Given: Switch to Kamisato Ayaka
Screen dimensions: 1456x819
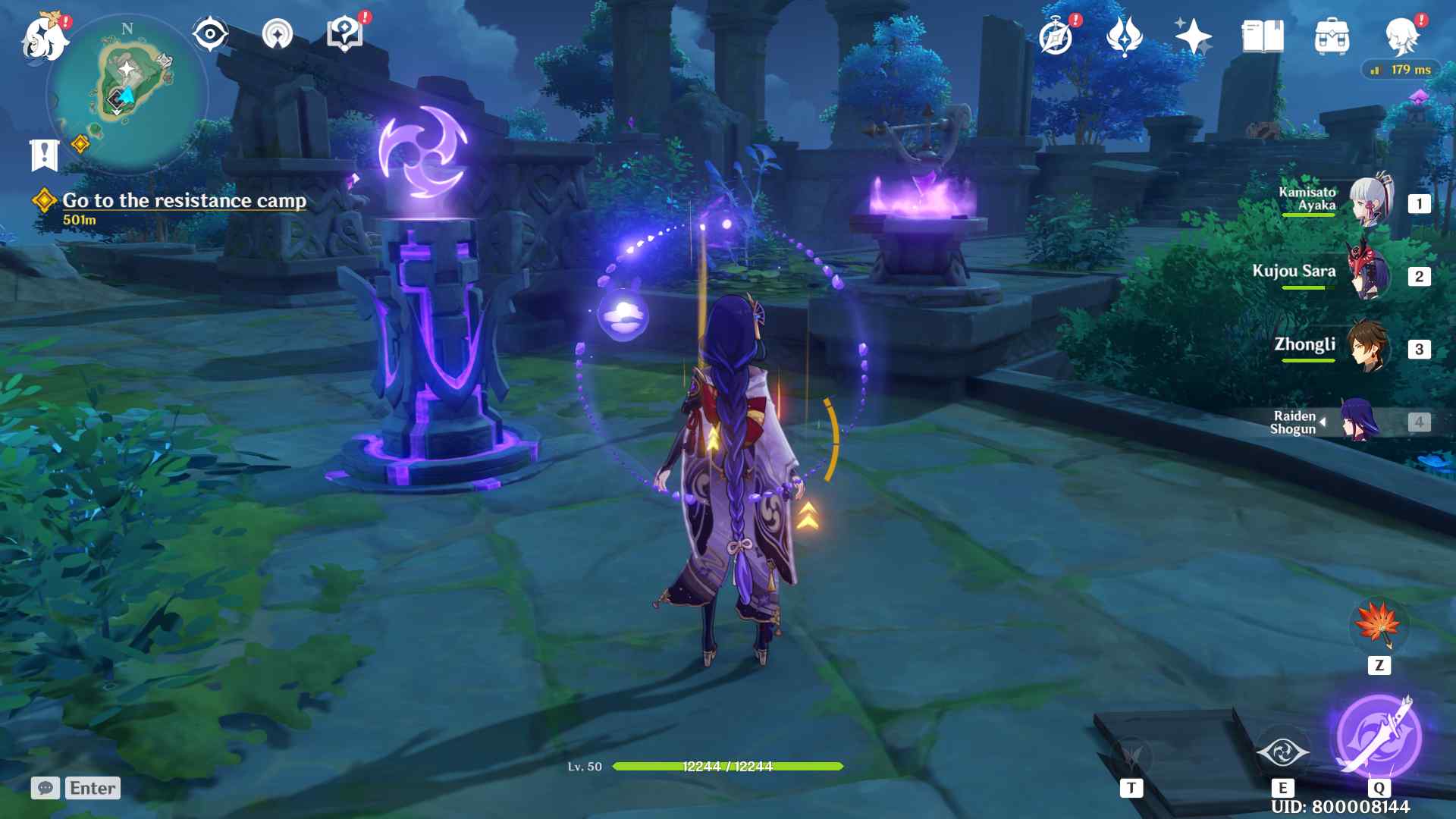Looking at the screenshot, I should [1370, 202].
